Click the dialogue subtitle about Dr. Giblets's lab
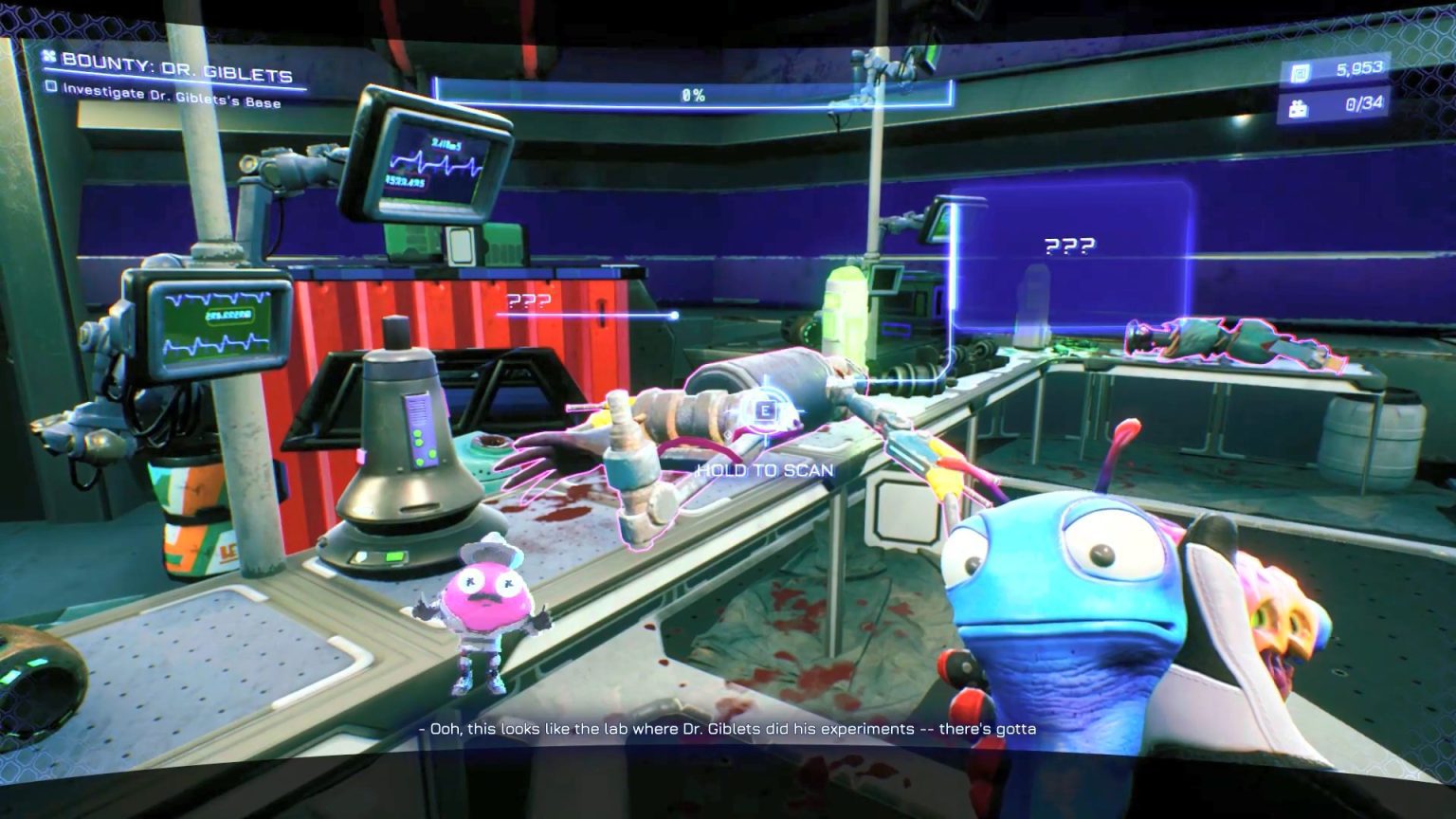The height and width of the screenshot is (819, 1456). (x=726, y=731)
